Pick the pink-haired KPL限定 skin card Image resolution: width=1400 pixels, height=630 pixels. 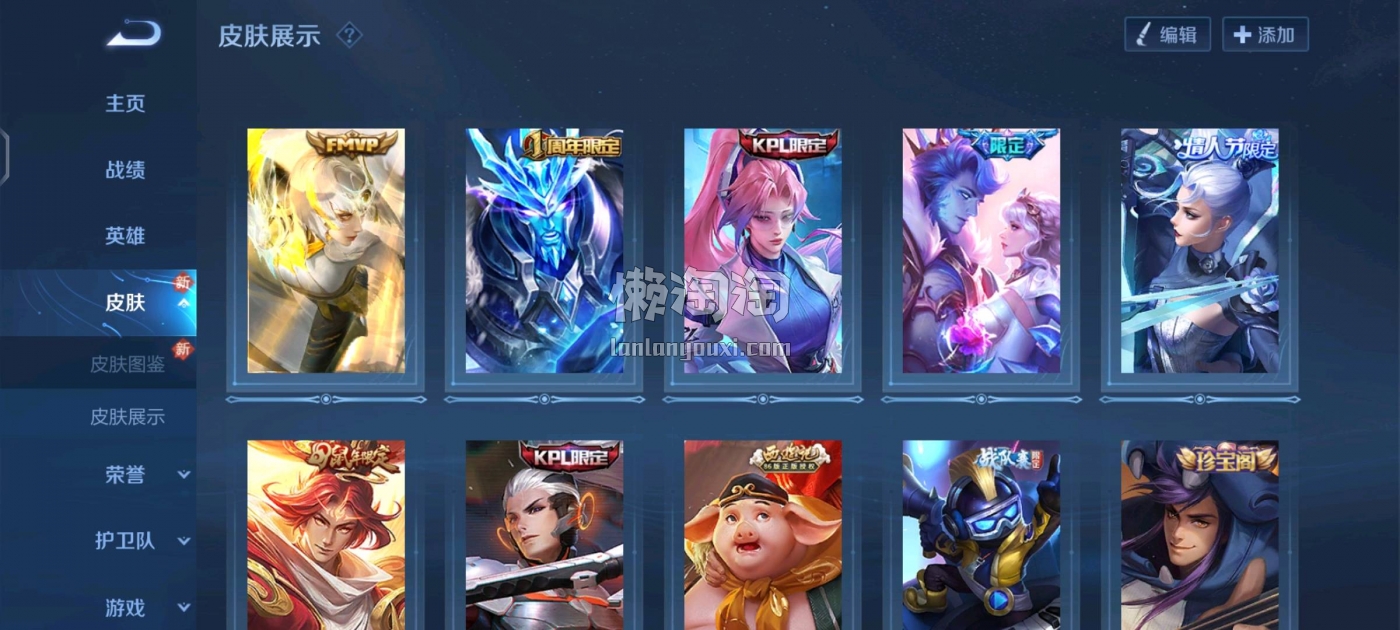point(763,251)
